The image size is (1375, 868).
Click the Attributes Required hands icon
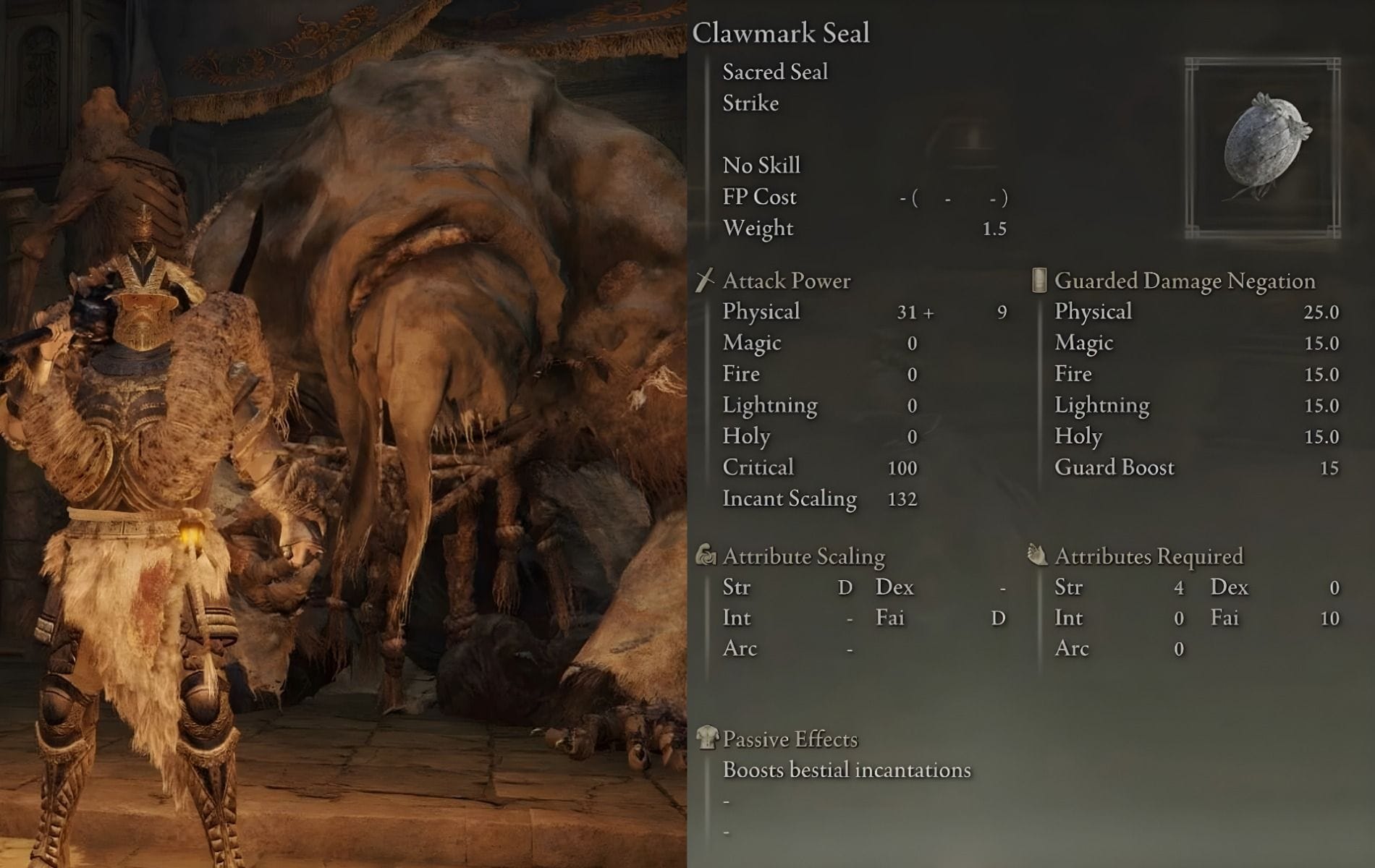pos(1038,555)
